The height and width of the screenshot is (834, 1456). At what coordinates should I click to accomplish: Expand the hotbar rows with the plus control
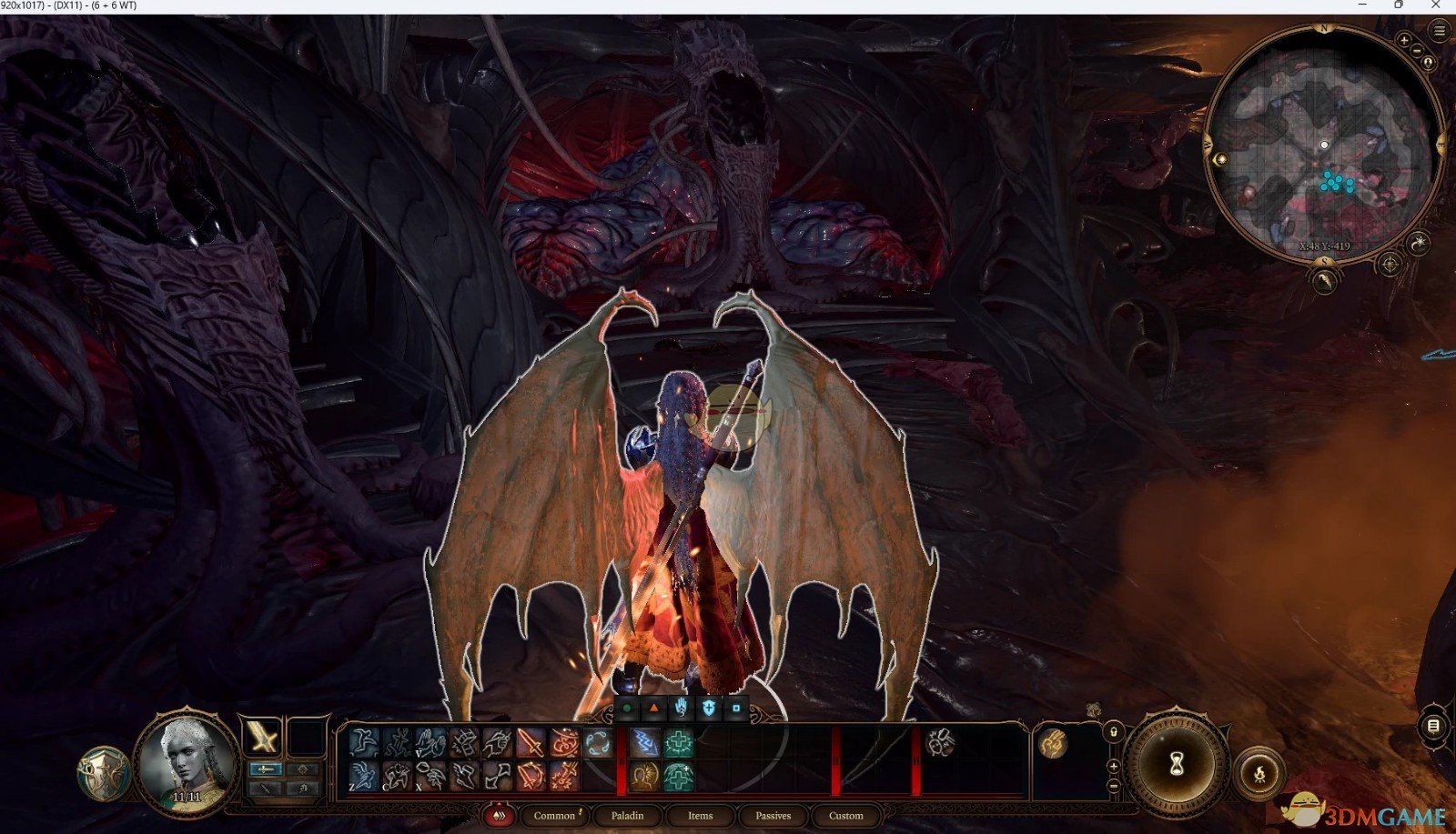[1113, 767]
